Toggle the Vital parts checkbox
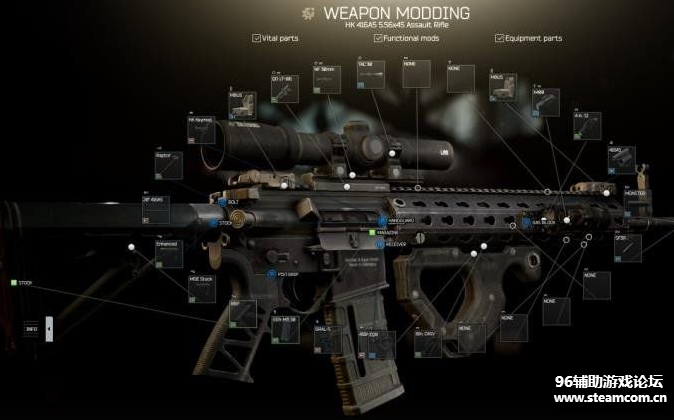The width and height of the screenshot is (674, 420). tap(257, 38)
